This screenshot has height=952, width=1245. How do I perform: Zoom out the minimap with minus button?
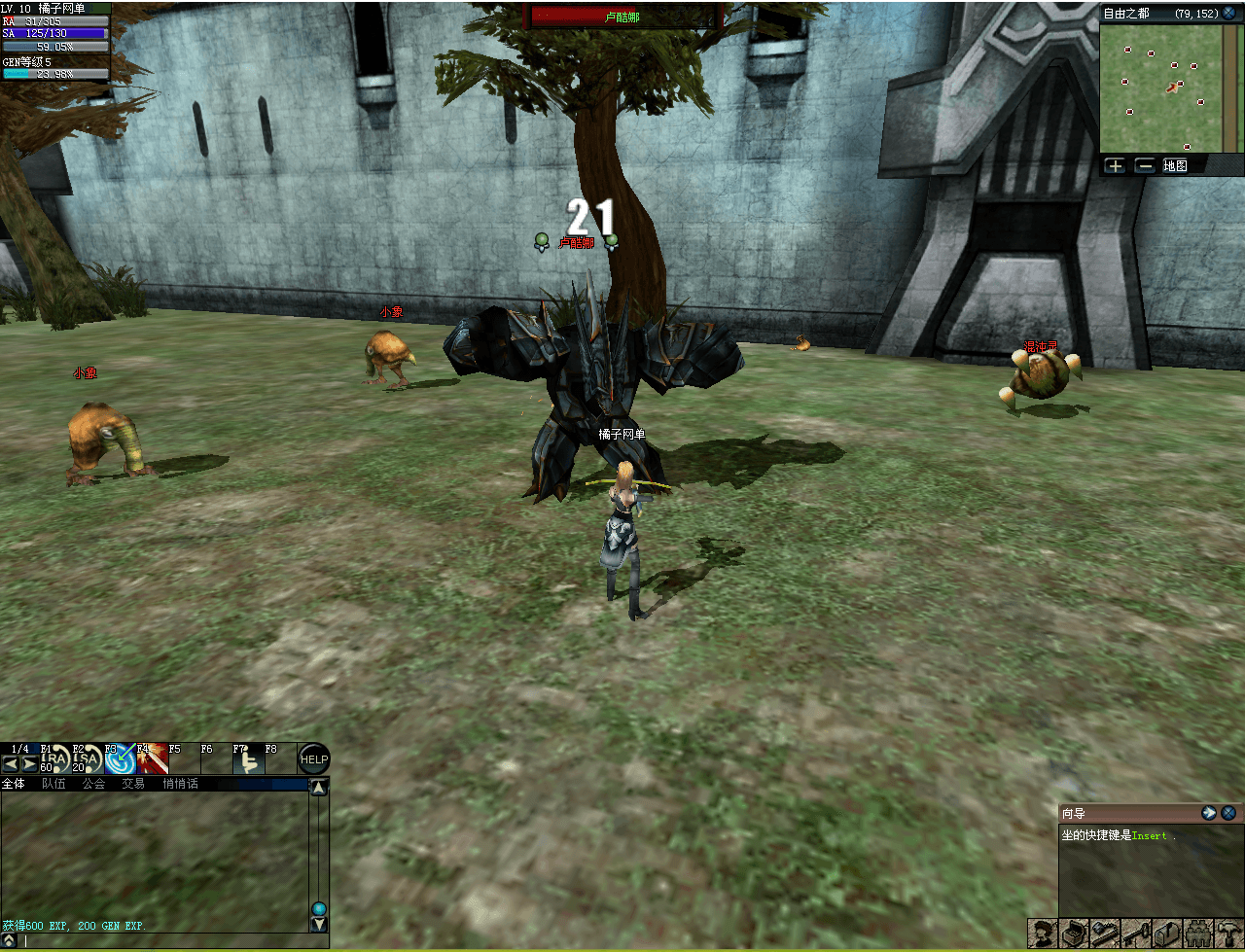1145,165
